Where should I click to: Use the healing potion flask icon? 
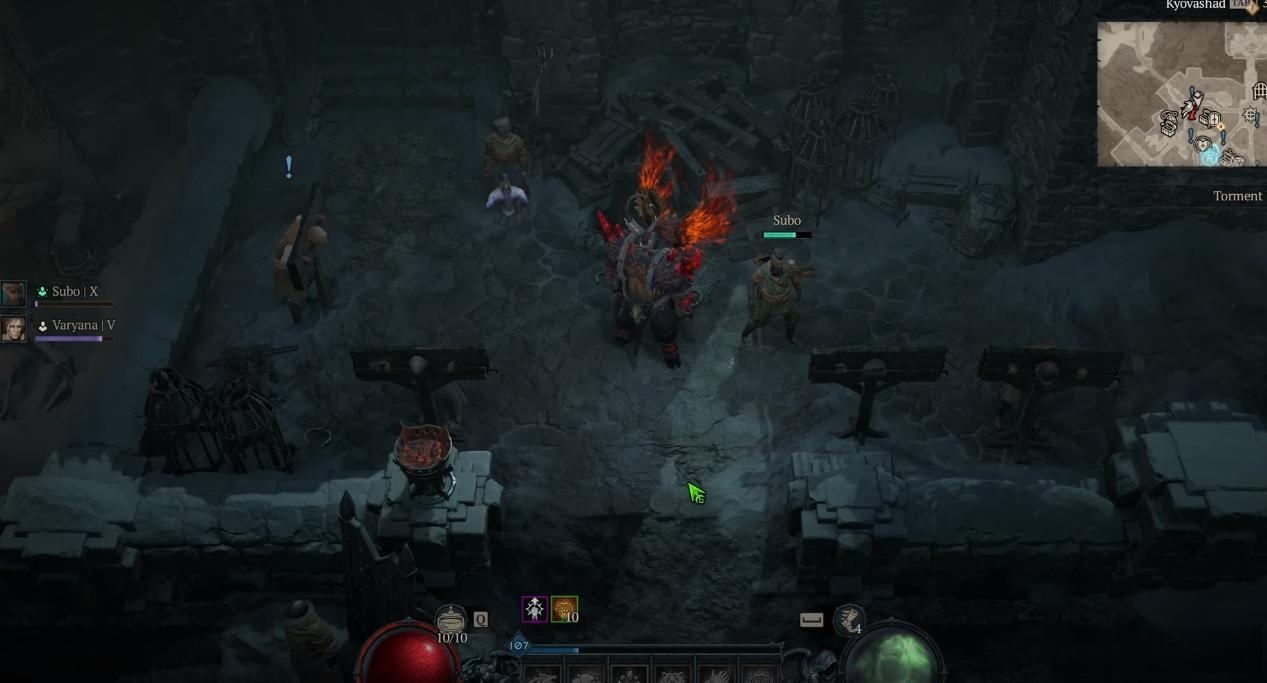pyautogui.click(x=451, y=618)
